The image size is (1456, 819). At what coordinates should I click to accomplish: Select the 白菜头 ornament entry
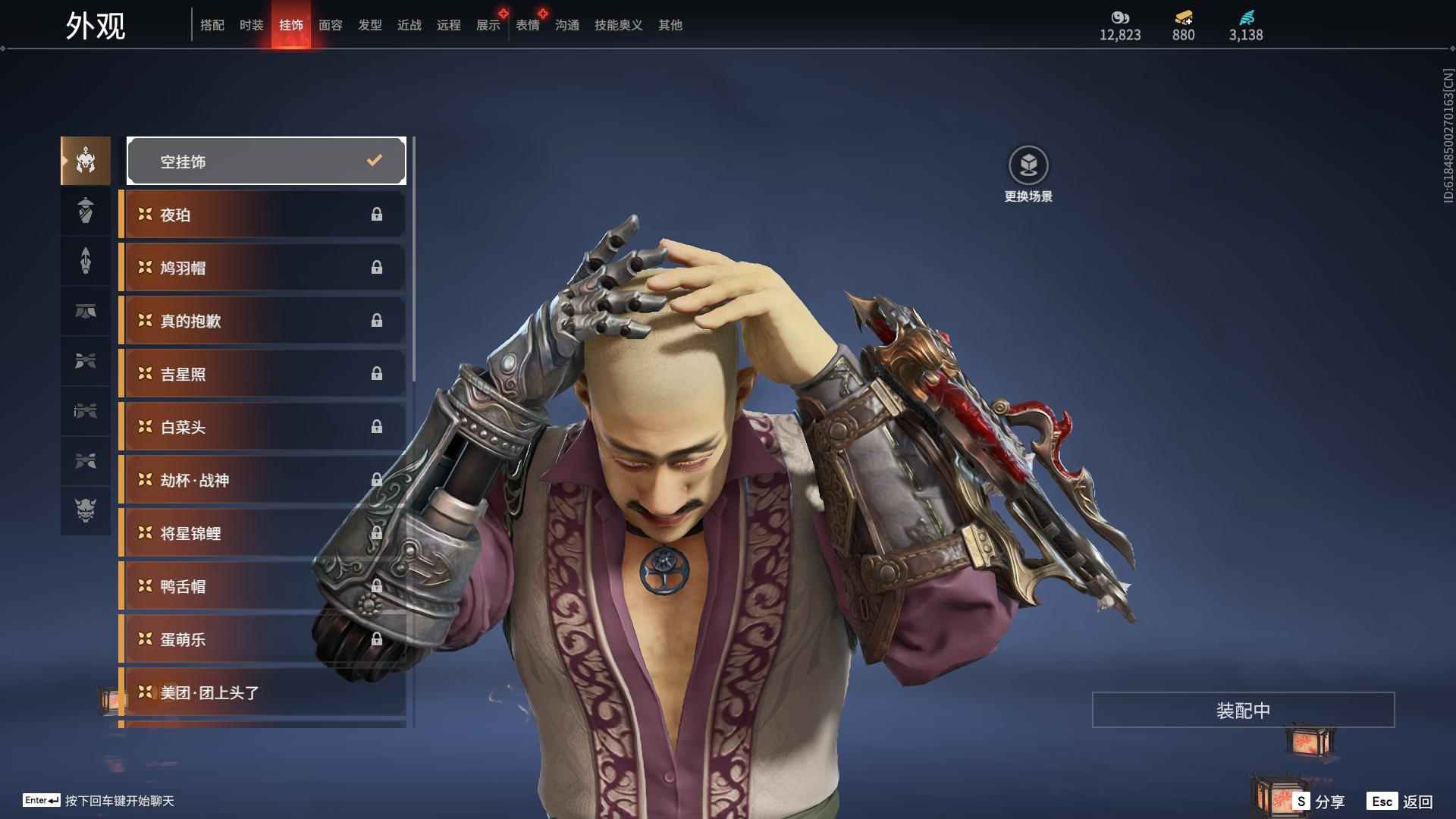click(x=262, y=427)
